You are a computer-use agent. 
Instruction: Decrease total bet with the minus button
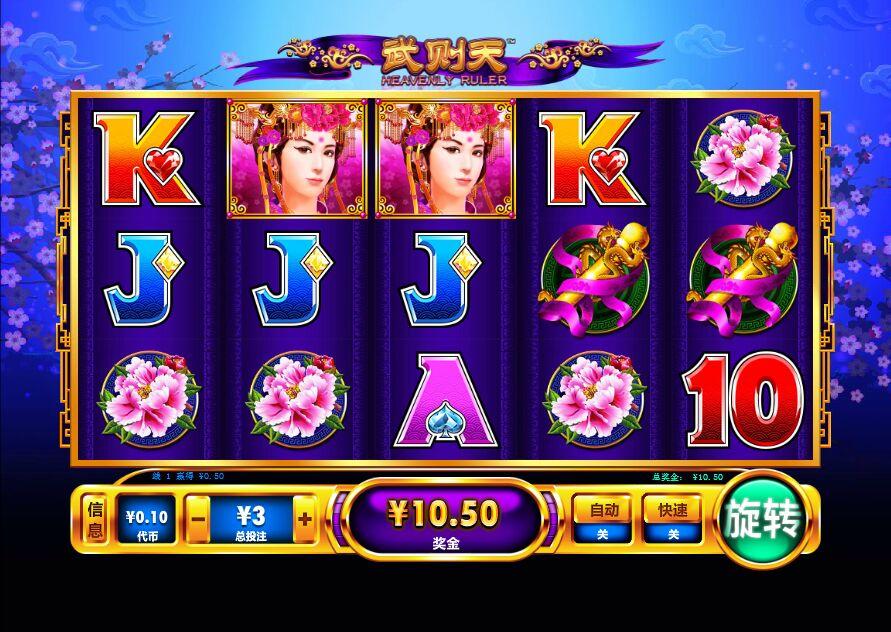click(198, 520)
